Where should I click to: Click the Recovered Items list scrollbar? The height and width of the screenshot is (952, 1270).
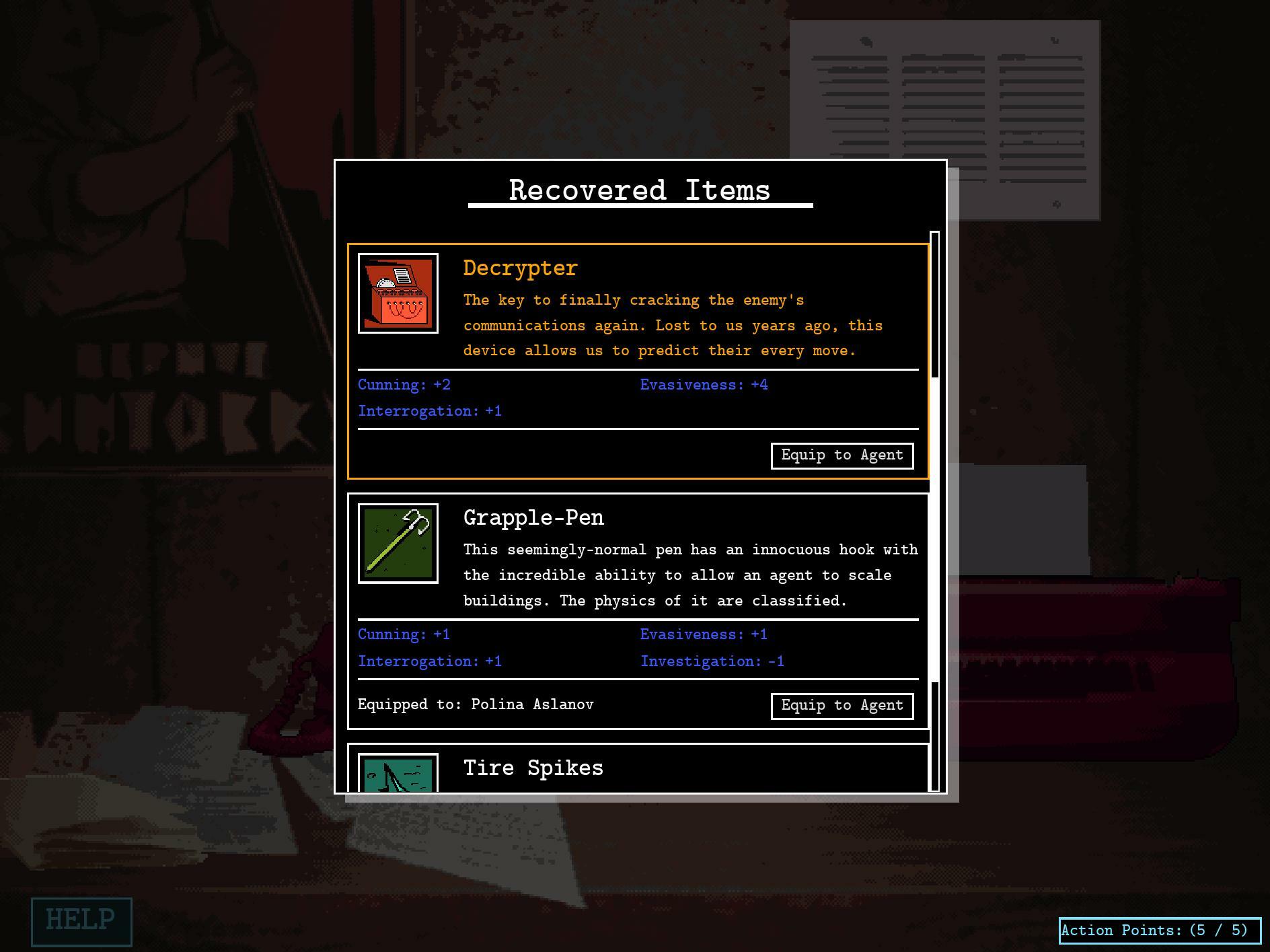[934, 511]
